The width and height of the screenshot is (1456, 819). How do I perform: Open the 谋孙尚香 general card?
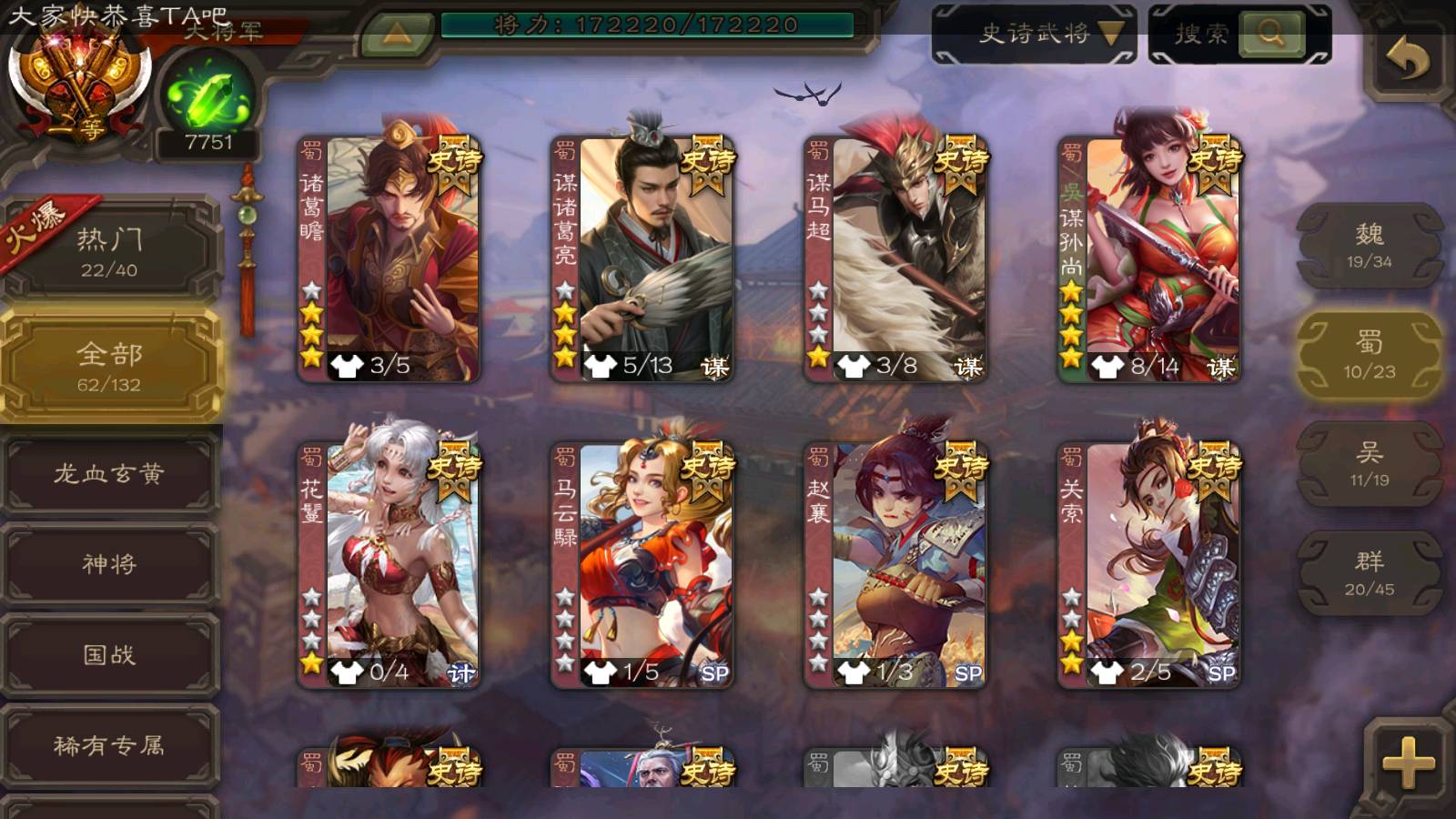click(x=1149, y=259)
